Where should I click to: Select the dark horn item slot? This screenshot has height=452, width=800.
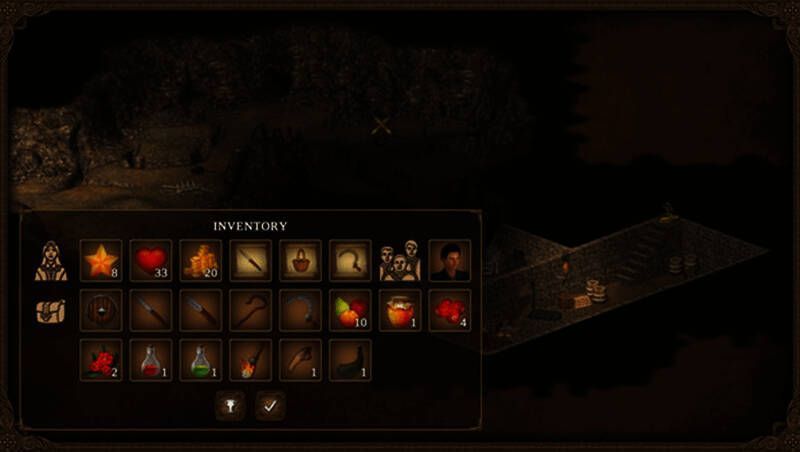(350, 360)
